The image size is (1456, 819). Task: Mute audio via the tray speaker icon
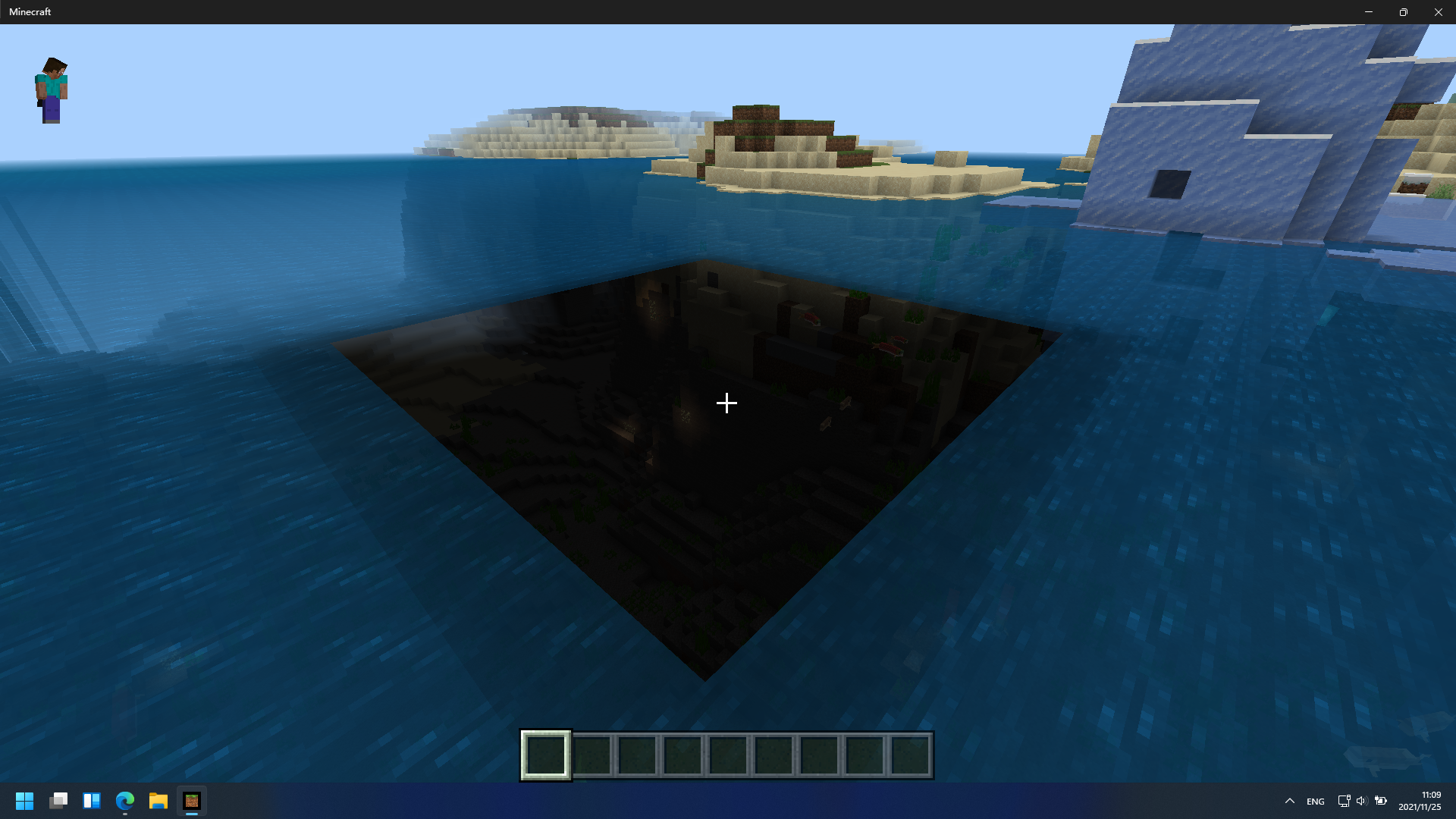coord(1363,801)
